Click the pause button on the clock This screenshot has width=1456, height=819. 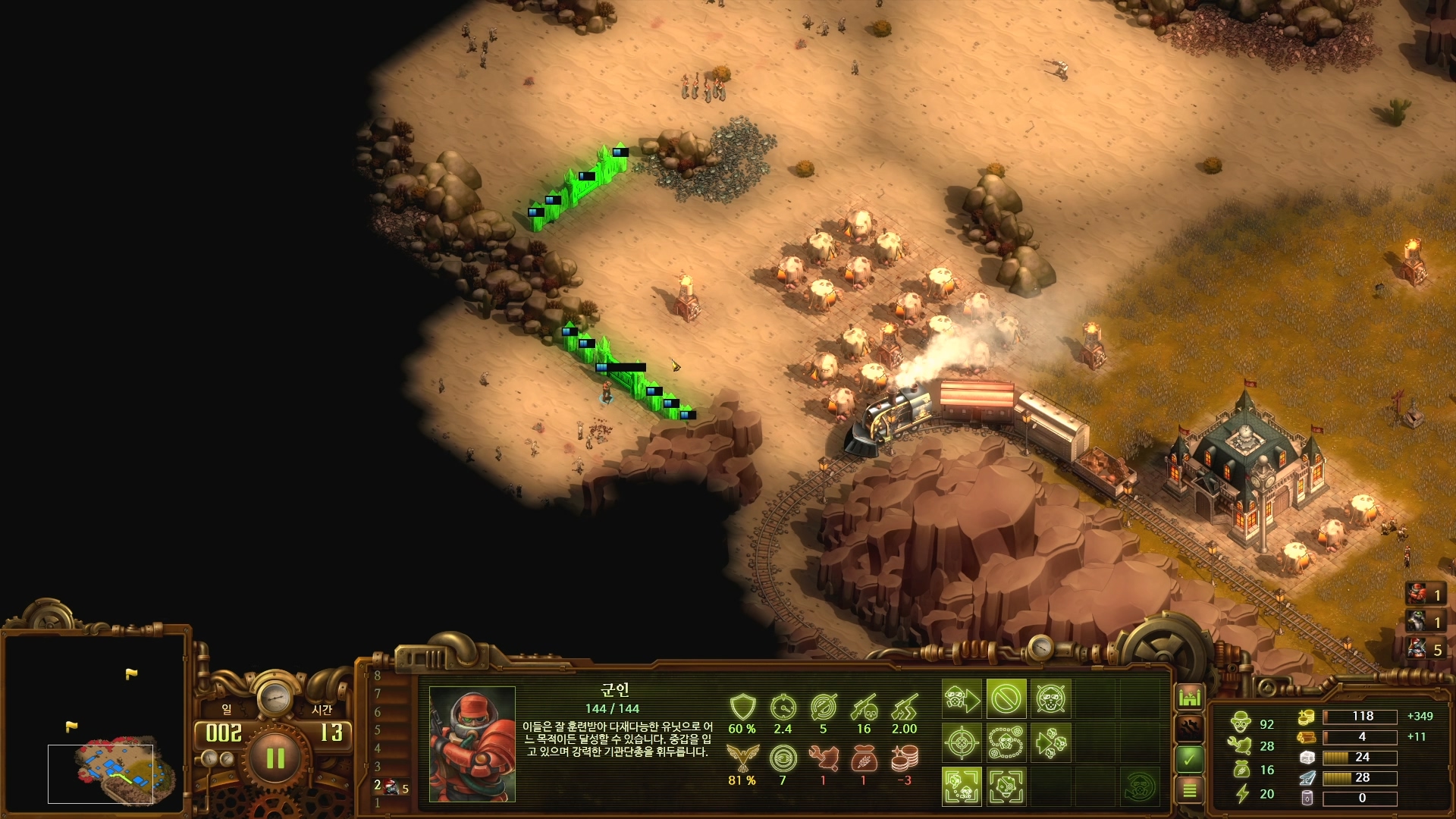click(x=275, y=758)
